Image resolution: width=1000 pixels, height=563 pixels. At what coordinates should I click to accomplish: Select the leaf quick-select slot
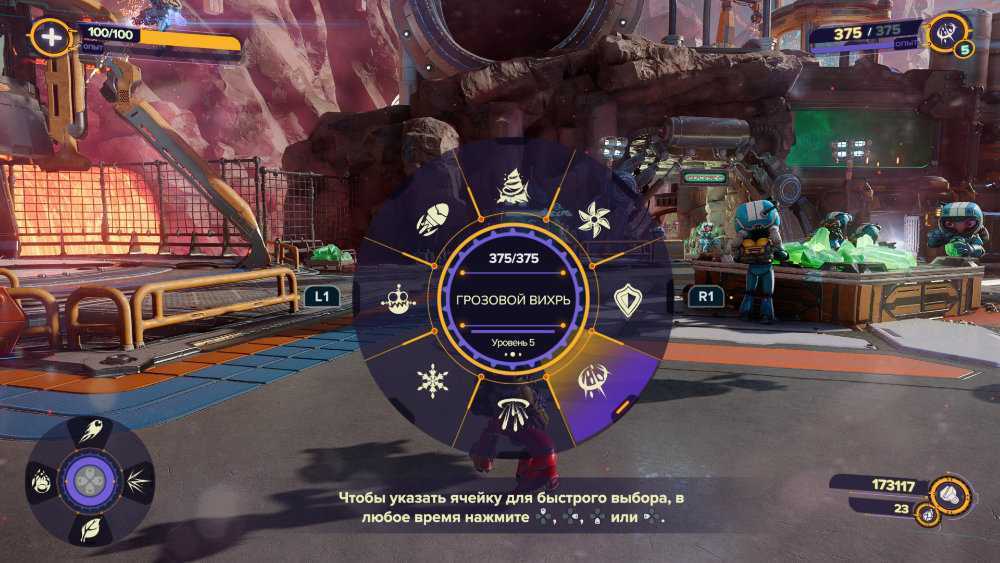point(91,527)
